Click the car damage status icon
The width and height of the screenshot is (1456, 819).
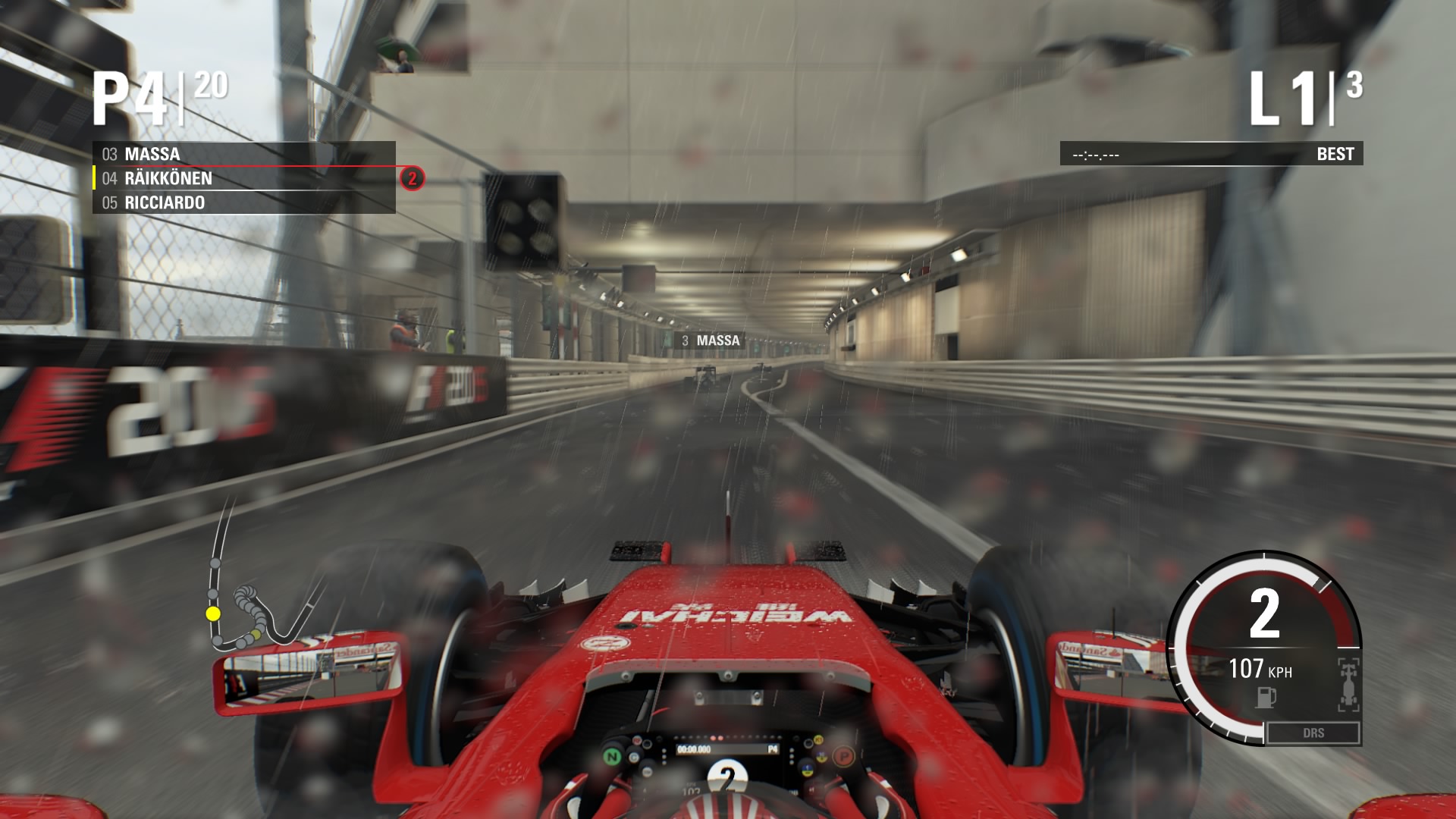click(1348, 685)
